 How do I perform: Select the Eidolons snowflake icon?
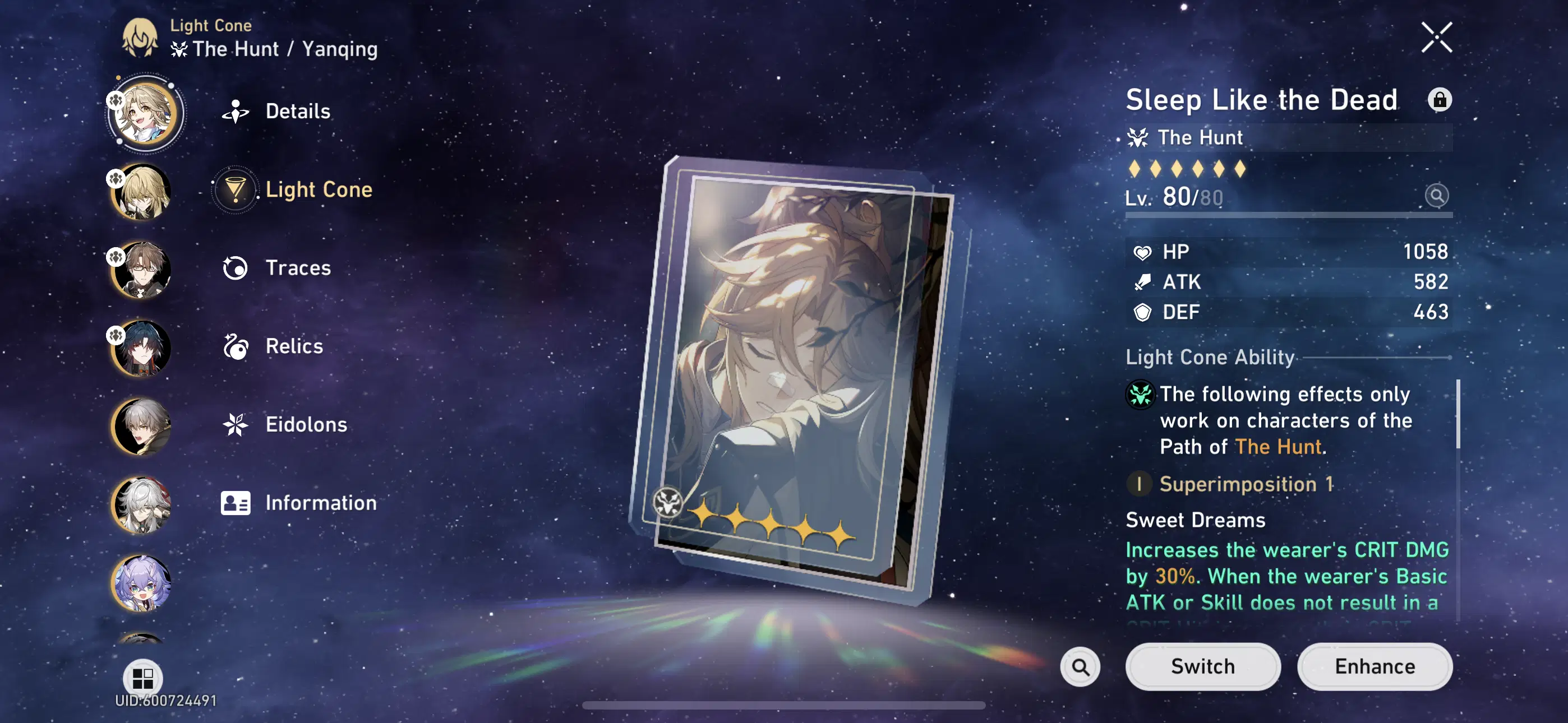pyautogui.click(x=234, y=424)
